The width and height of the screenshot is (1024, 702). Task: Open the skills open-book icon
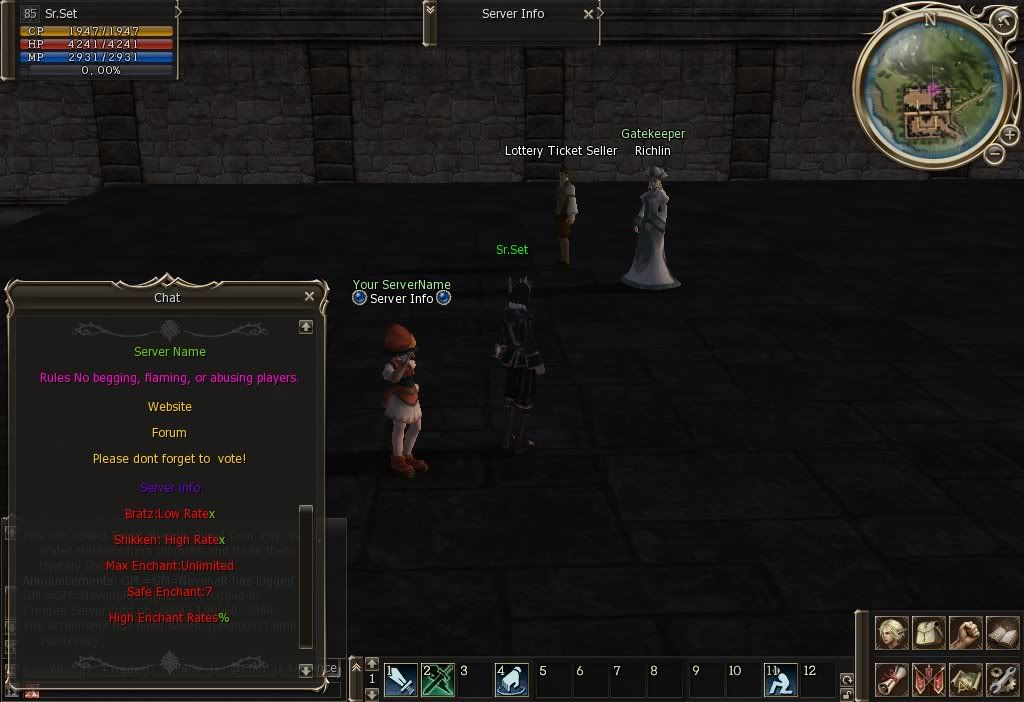pos(1001,634)
